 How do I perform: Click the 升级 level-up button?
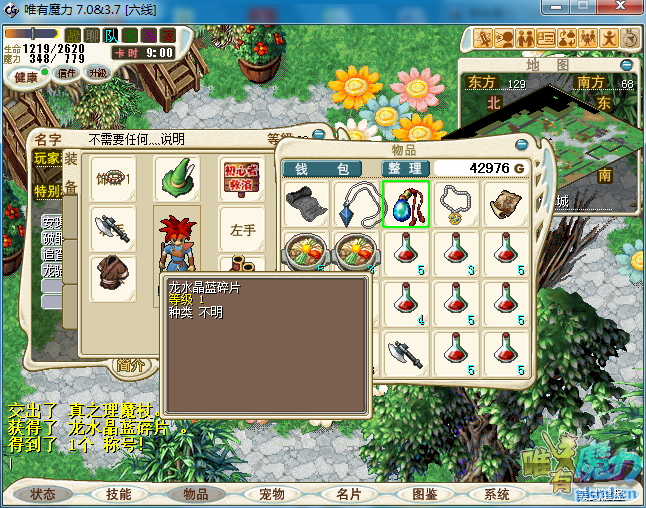97,73
